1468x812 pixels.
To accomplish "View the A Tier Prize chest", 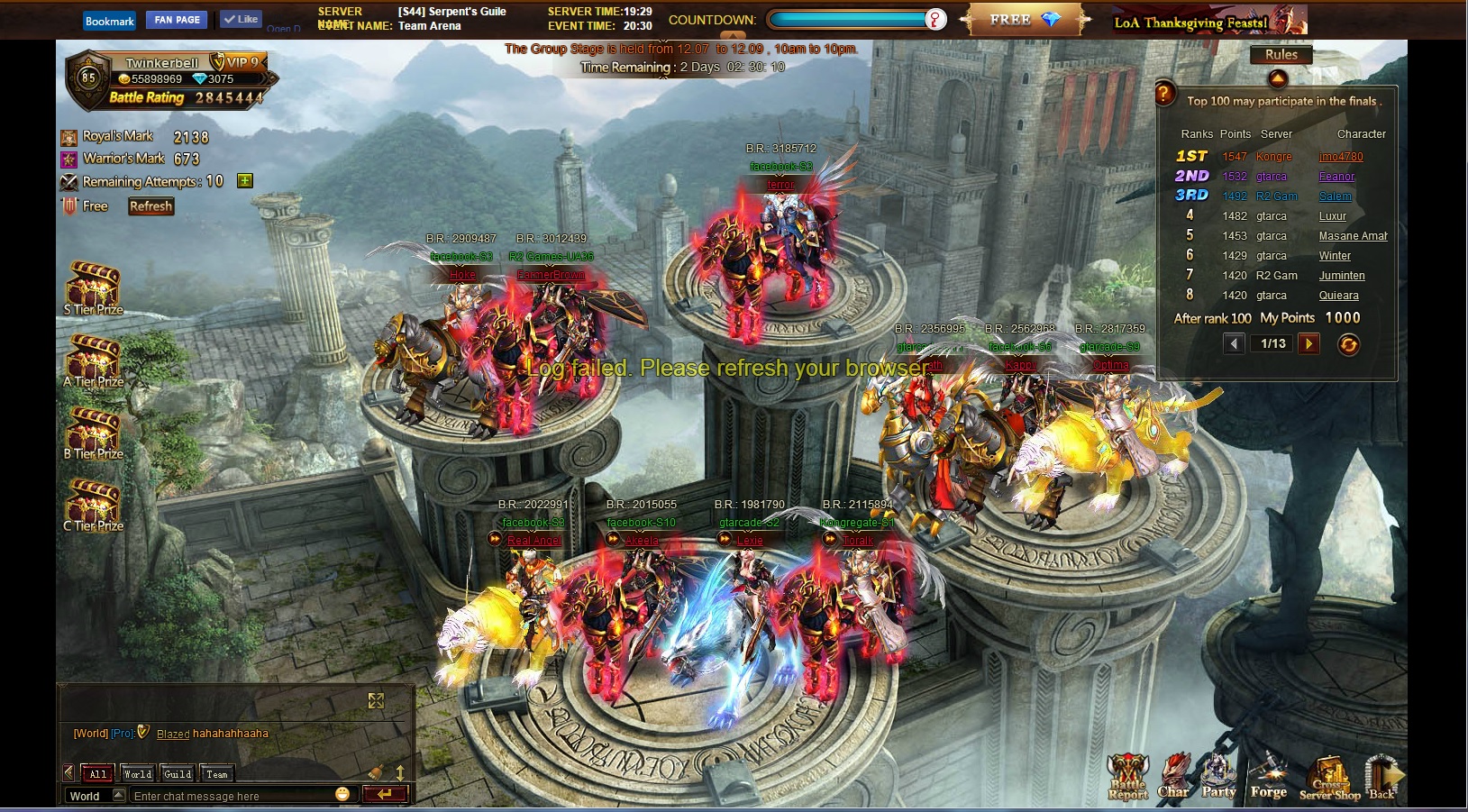I will click(93, 360).
